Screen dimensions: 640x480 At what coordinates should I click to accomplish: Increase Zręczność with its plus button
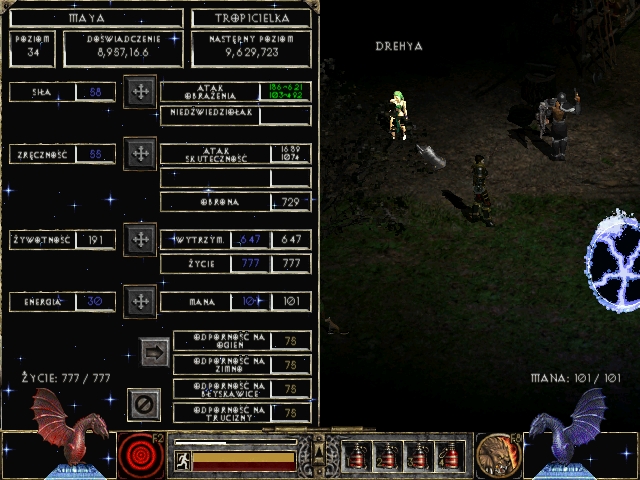(x=141, y=154)
